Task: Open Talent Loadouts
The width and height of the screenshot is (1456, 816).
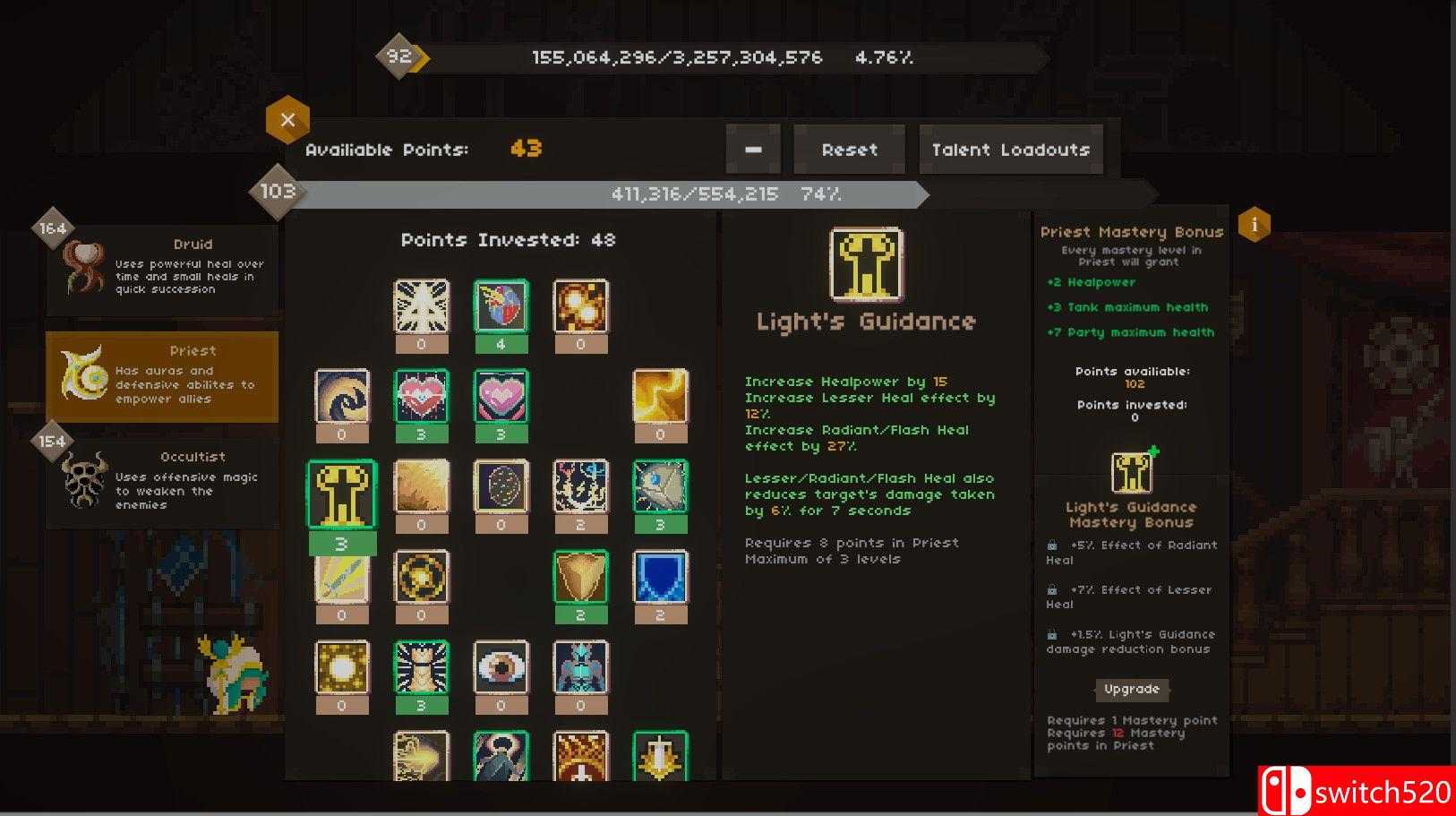Action: (x=1010, y=149)
